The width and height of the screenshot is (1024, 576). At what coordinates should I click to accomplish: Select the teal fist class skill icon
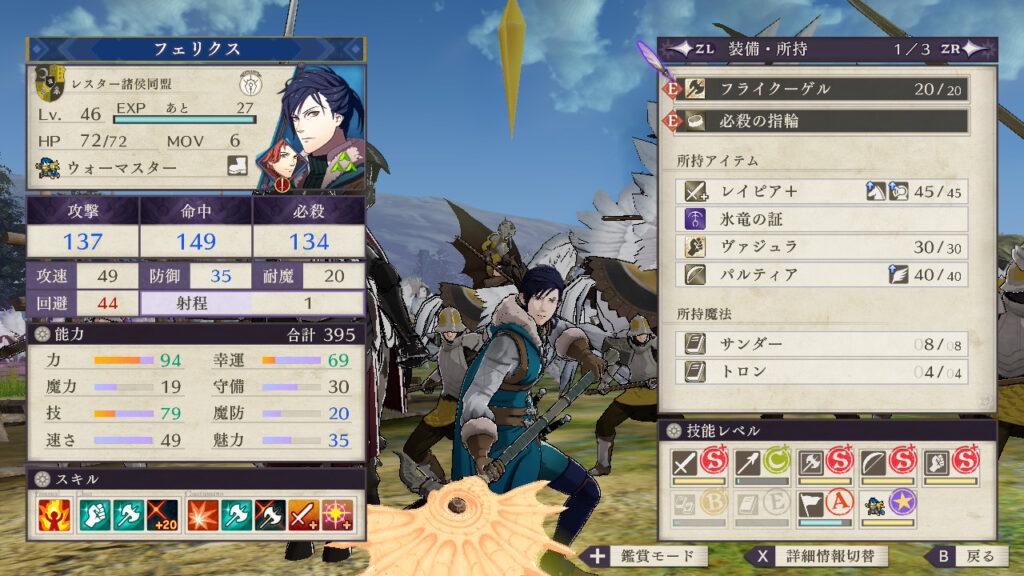point(93,515)
